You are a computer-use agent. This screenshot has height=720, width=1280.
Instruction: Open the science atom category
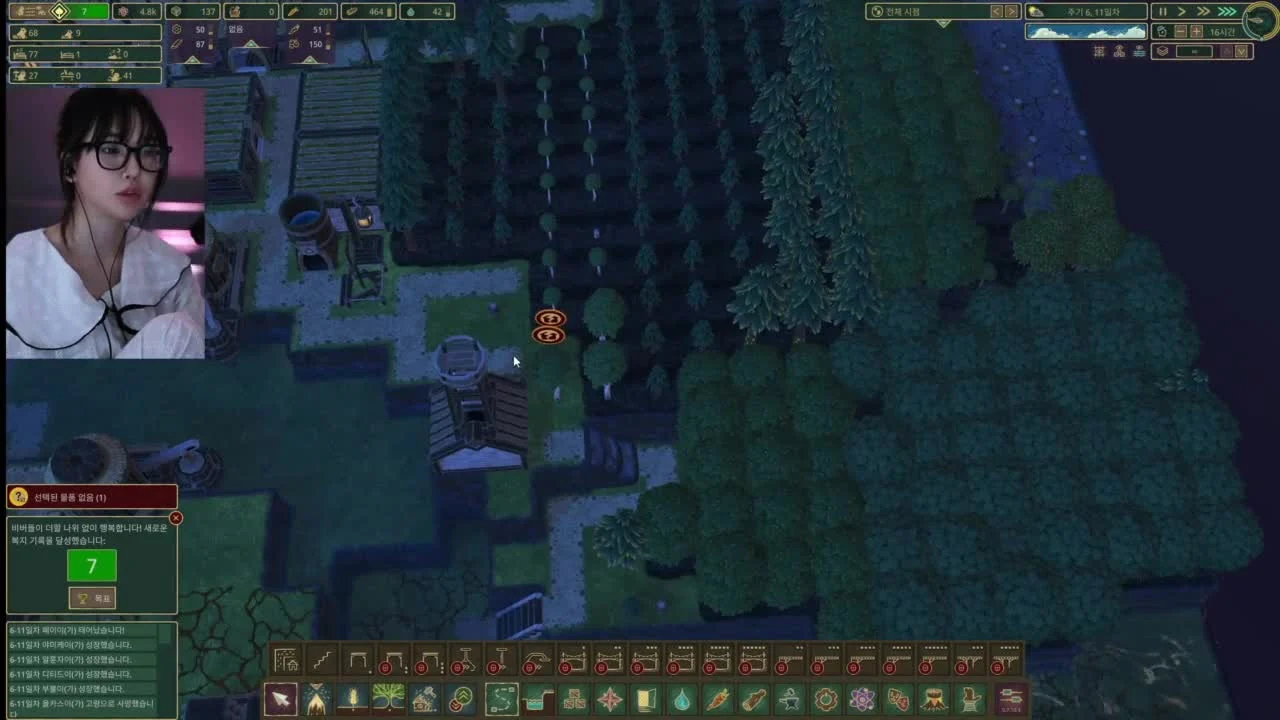tap(862, 698)
